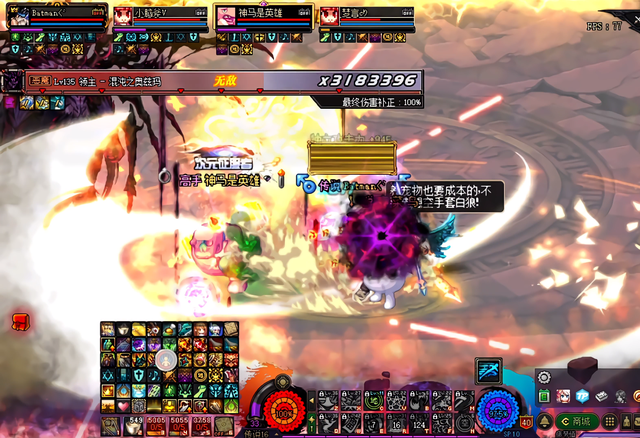The height and width of the screenshot is (438, 640).
Task: Click the green calendar icon in menu bar
Action: [x=545, y=397]
